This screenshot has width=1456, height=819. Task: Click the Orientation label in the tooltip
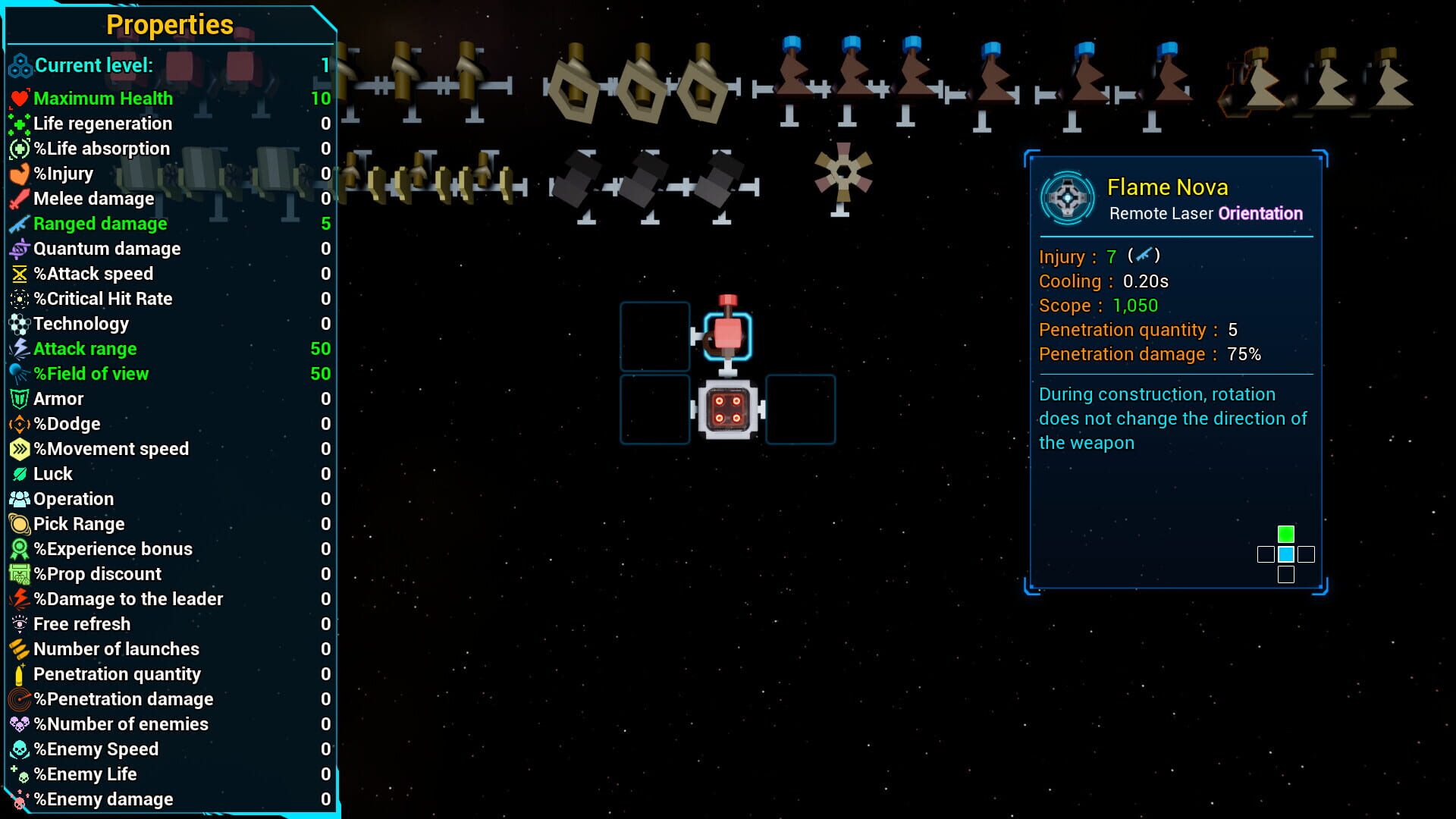[x=1260, y=214]
